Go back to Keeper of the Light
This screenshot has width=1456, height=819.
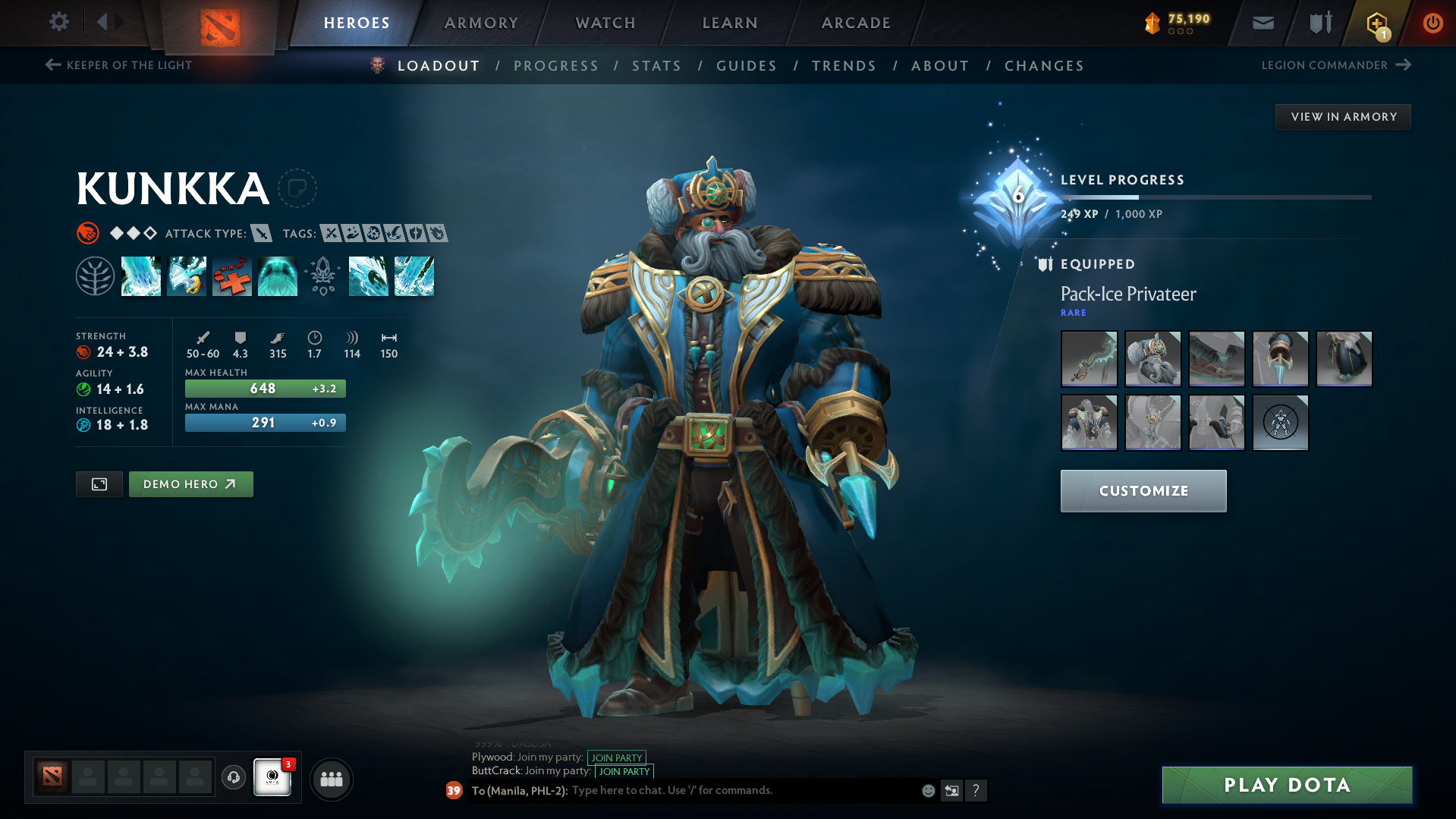tap(119, 65)
